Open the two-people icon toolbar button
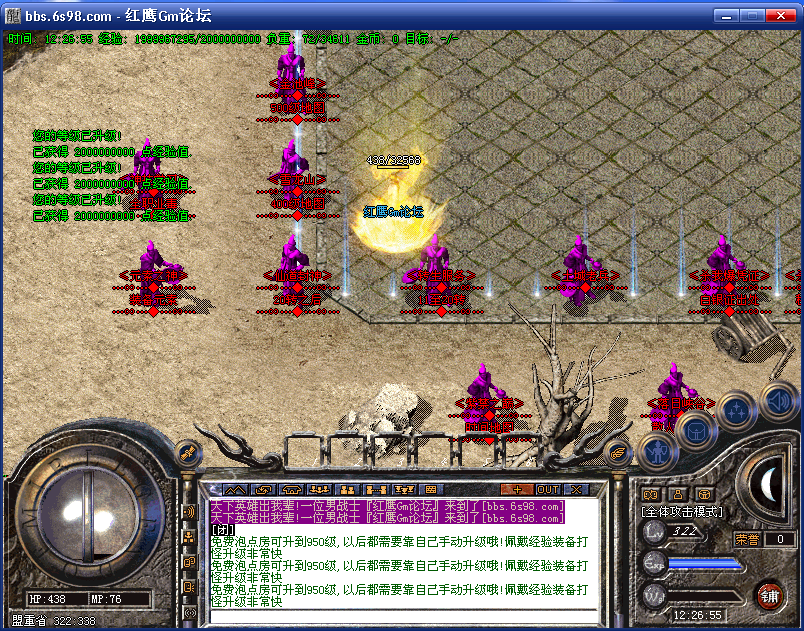 [349, 489]
